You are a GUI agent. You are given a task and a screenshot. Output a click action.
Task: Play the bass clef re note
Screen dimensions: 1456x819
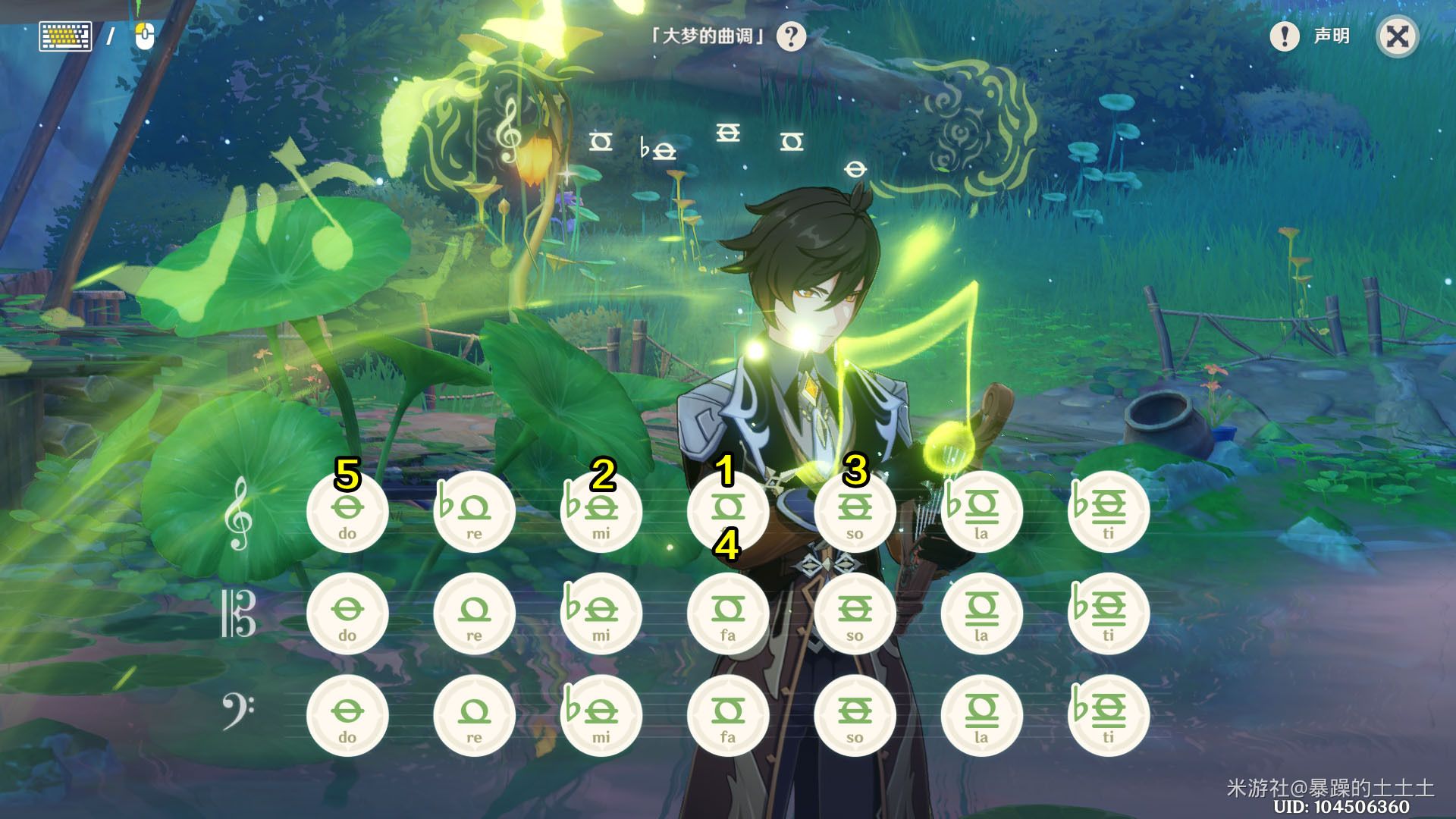point(474,717)
